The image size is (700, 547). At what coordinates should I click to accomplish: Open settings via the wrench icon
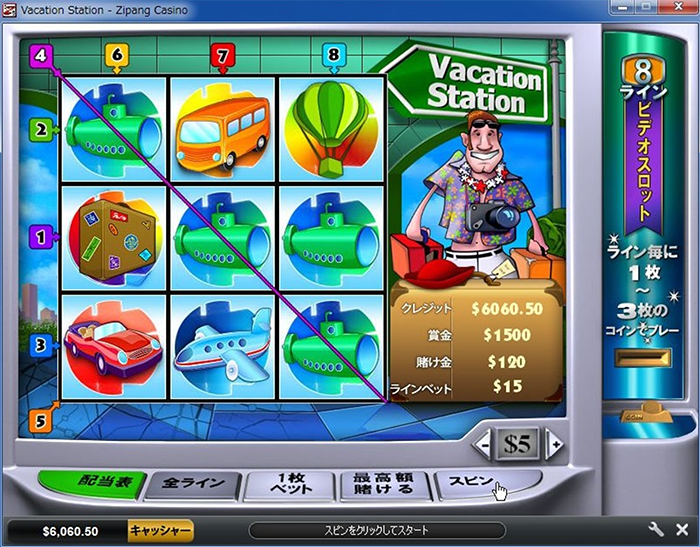(x=656, y=530)
